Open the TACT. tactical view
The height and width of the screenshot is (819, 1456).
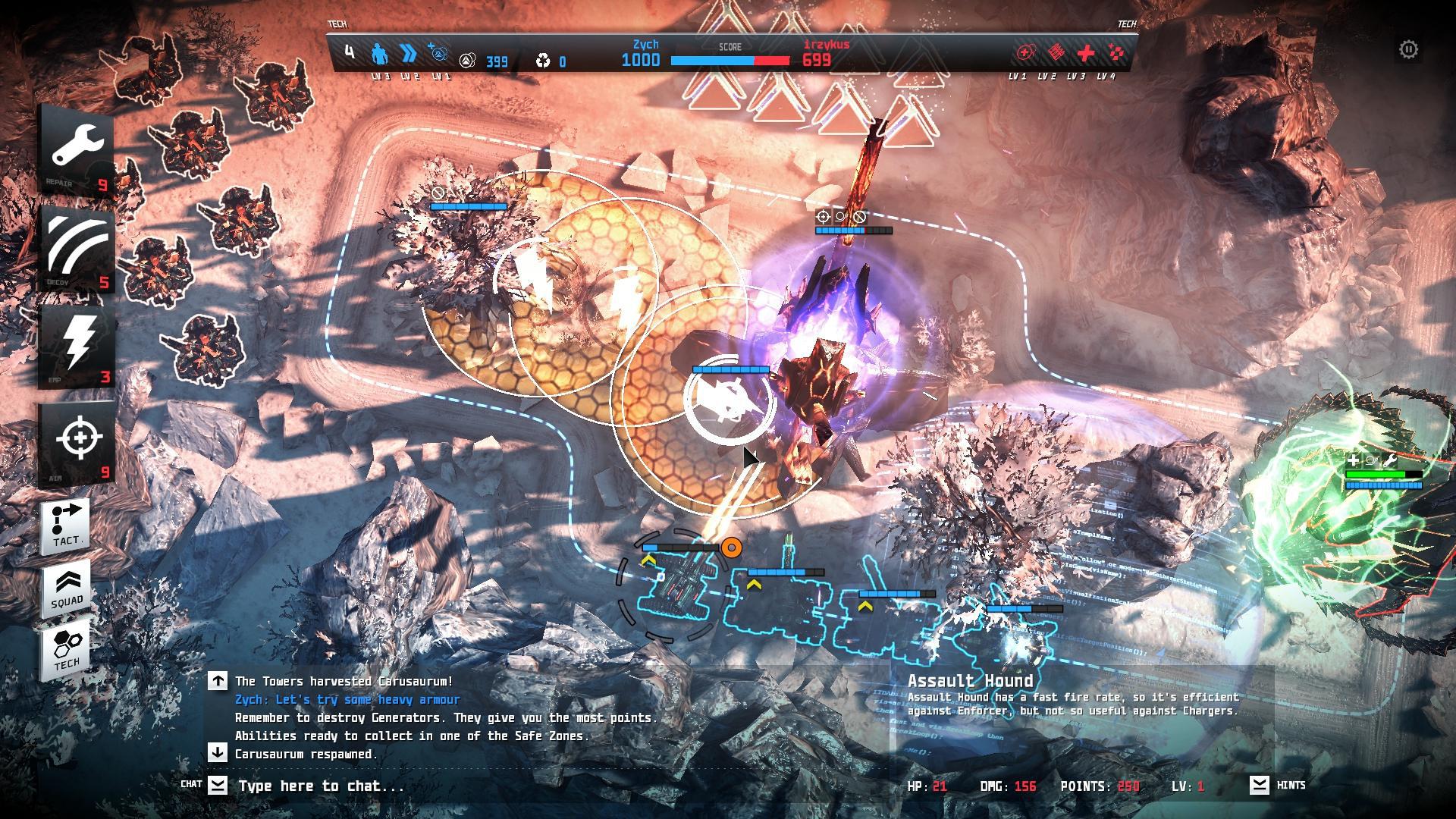coord(66,525)
